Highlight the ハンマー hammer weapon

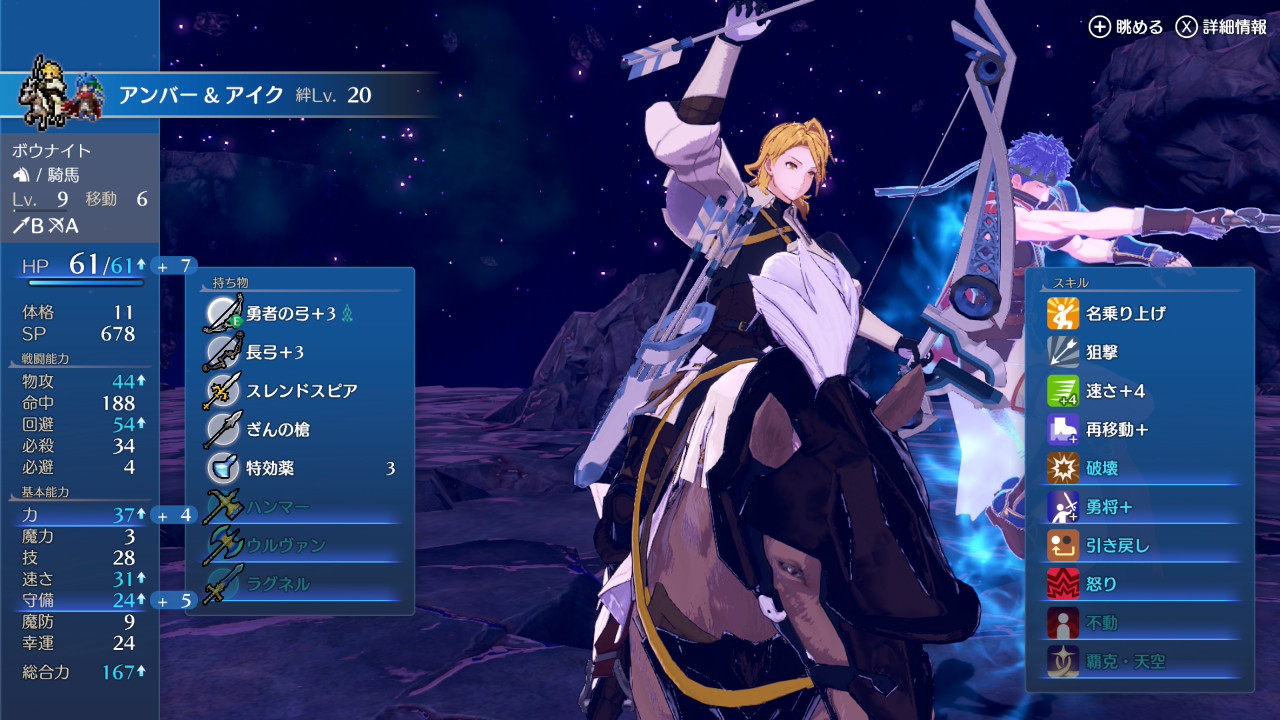[278, 507]
